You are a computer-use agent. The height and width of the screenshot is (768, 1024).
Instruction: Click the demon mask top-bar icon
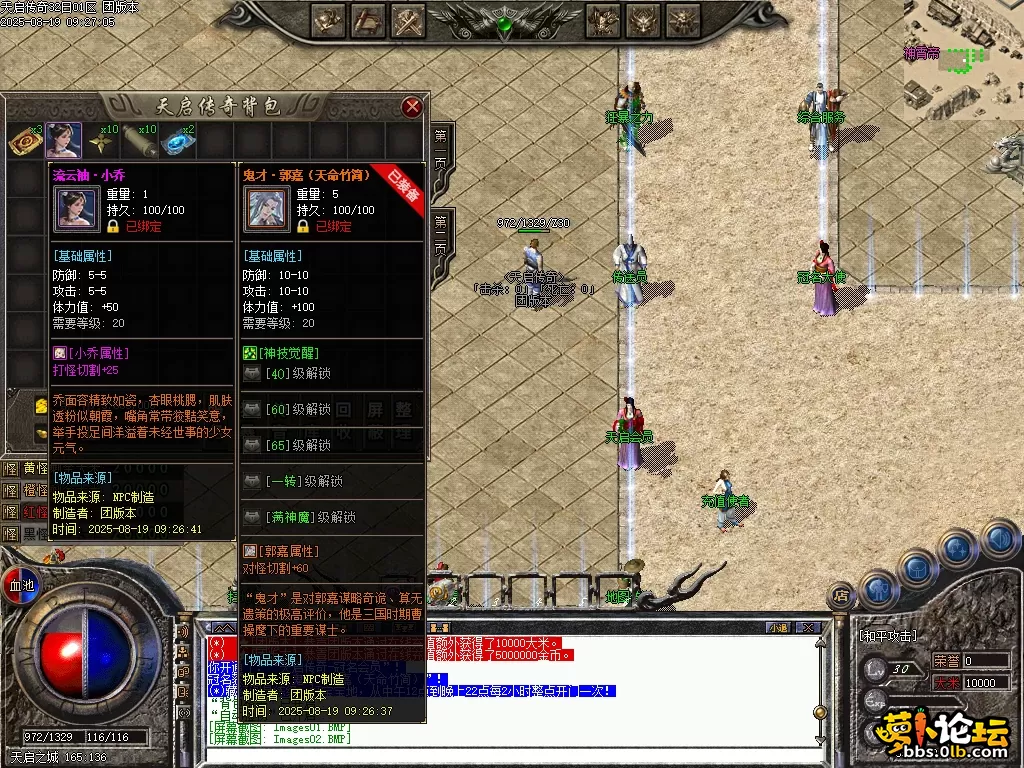tap(643, 20)
